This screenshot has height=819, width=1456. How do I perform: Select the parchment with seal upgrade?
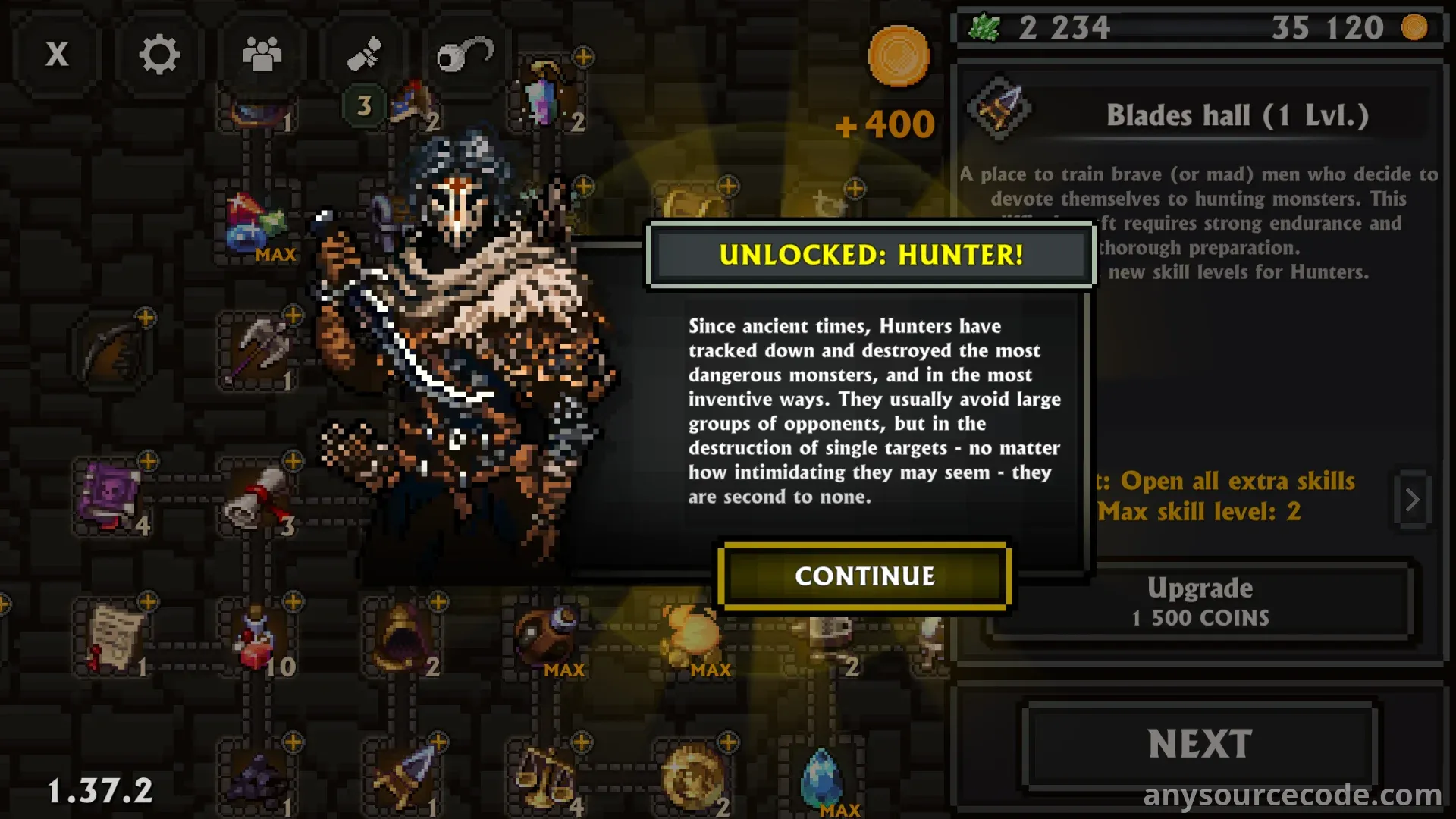[114, 639]
